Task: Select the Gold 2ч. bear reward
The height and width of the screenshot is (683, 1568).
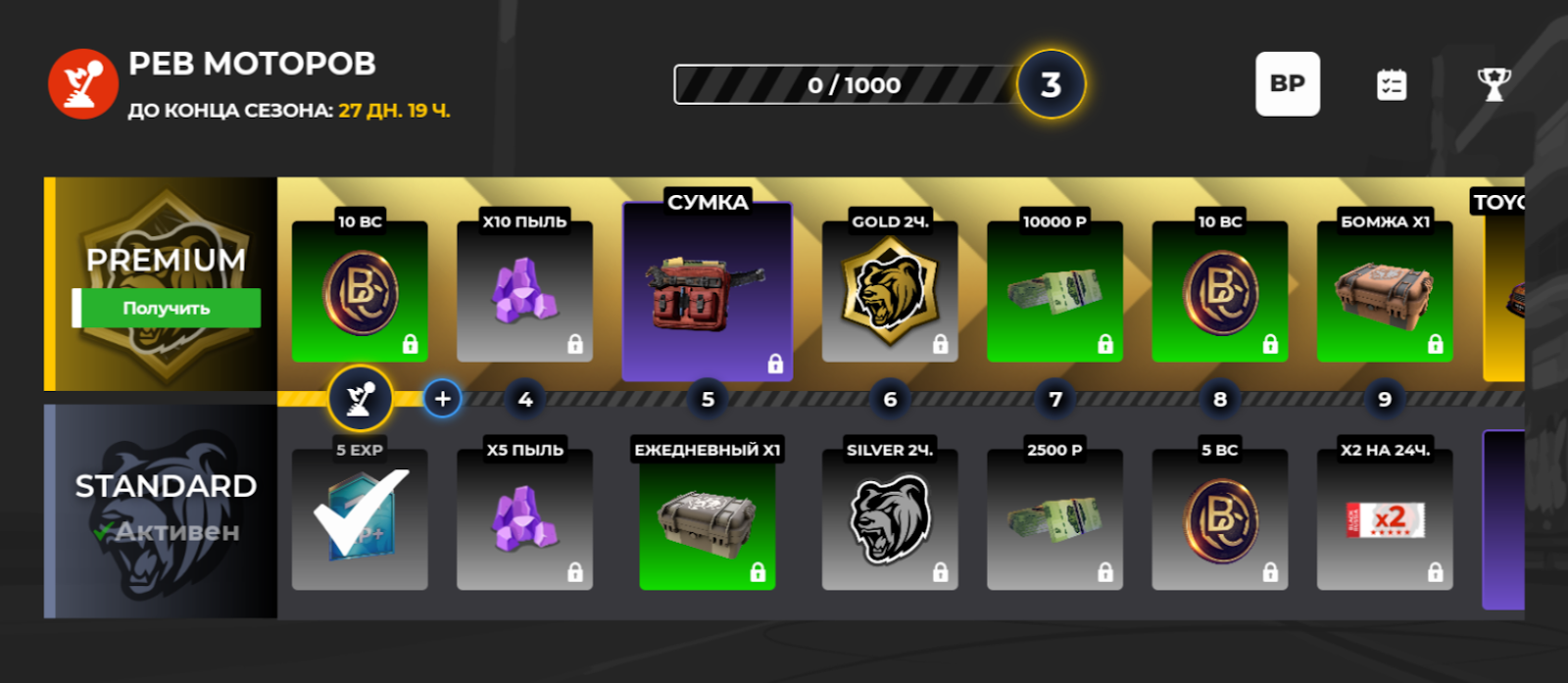Action: click(890, 292)
